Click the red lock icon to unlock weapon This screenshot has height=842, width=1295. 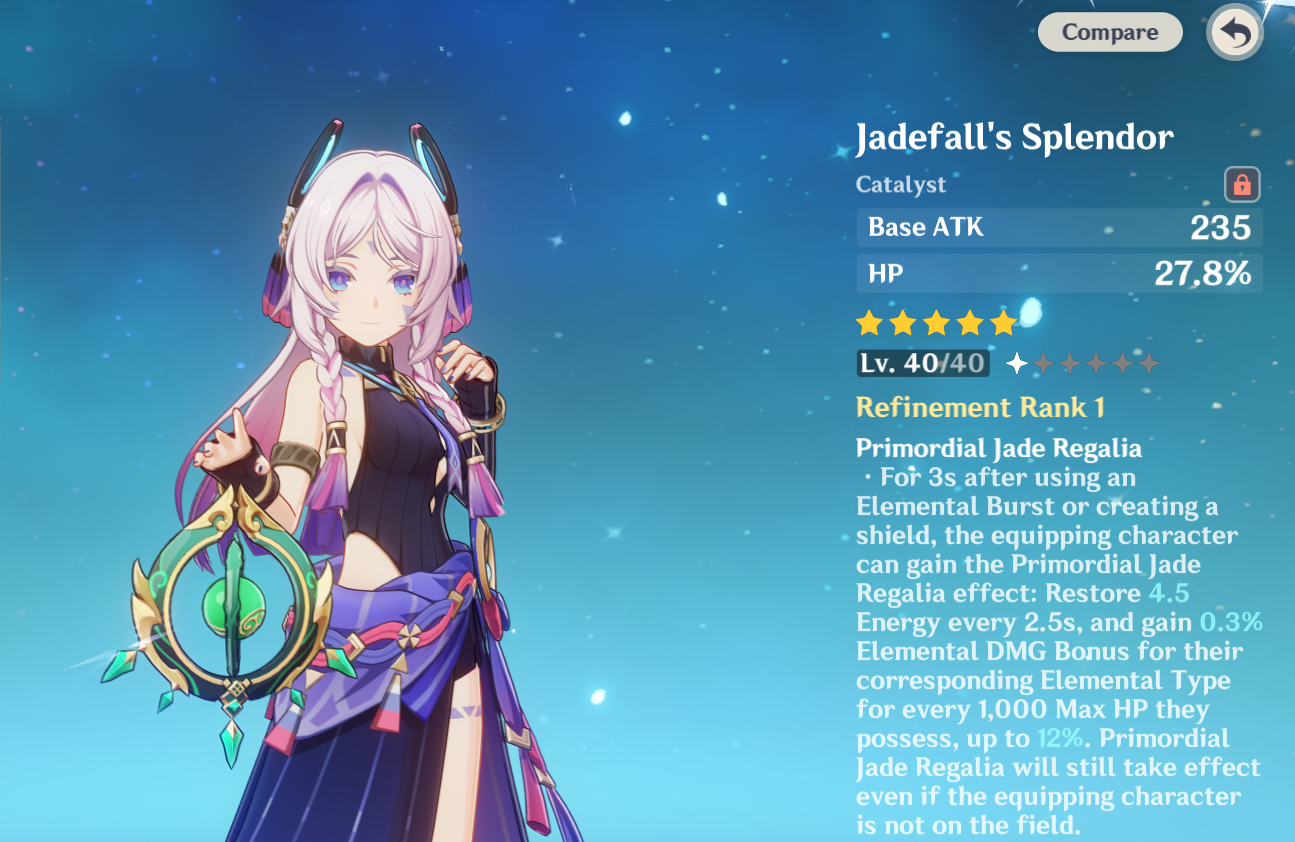(1242, 186)
